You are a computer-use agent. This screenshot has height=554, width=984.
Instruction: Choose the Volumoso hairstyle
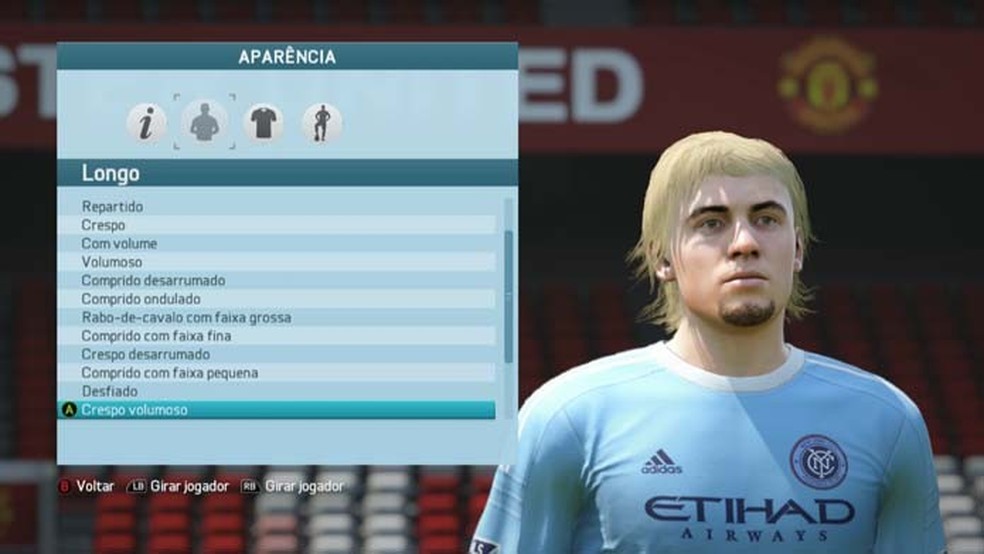click(112, 262)
